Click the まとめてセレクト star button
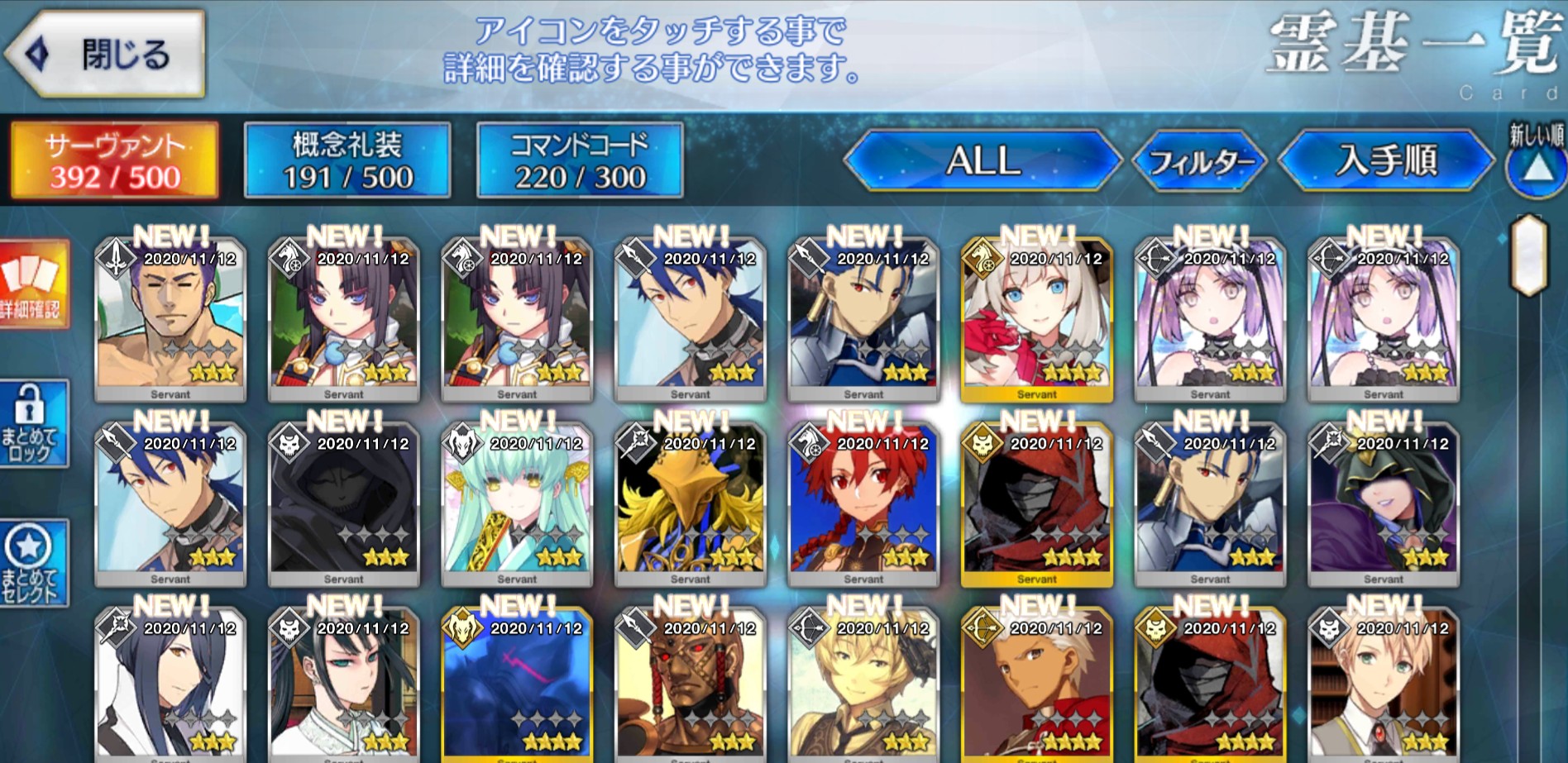 click(x=32, y=564)
